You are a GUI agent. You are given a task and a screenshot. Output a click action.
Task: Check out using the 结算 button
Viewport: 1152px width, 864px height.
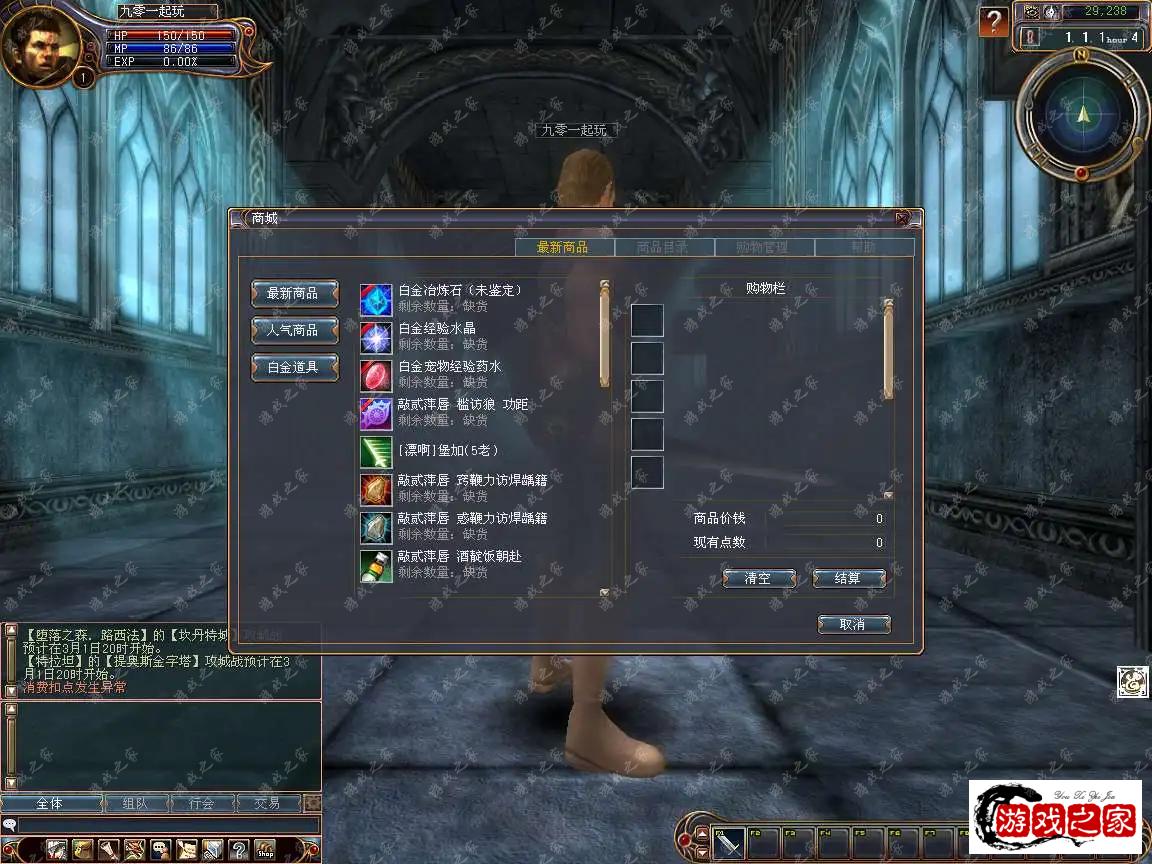(848, 578)
